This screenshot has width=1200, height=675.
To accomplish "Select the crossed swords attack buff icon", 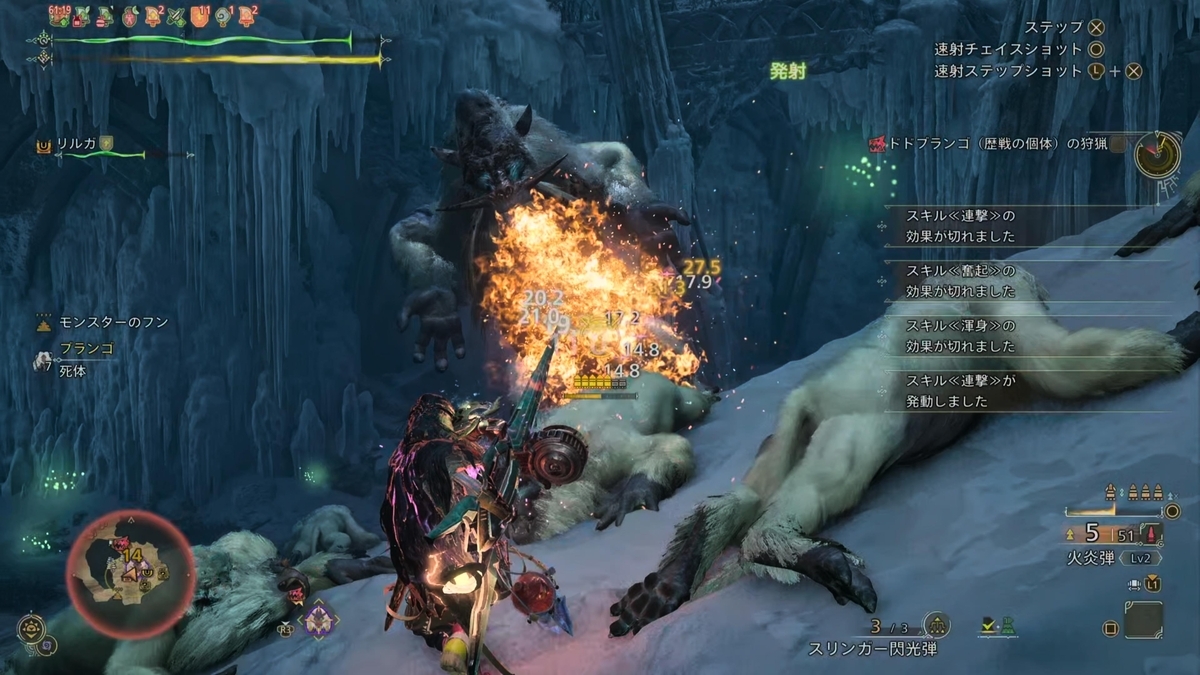I will (176, 16).
